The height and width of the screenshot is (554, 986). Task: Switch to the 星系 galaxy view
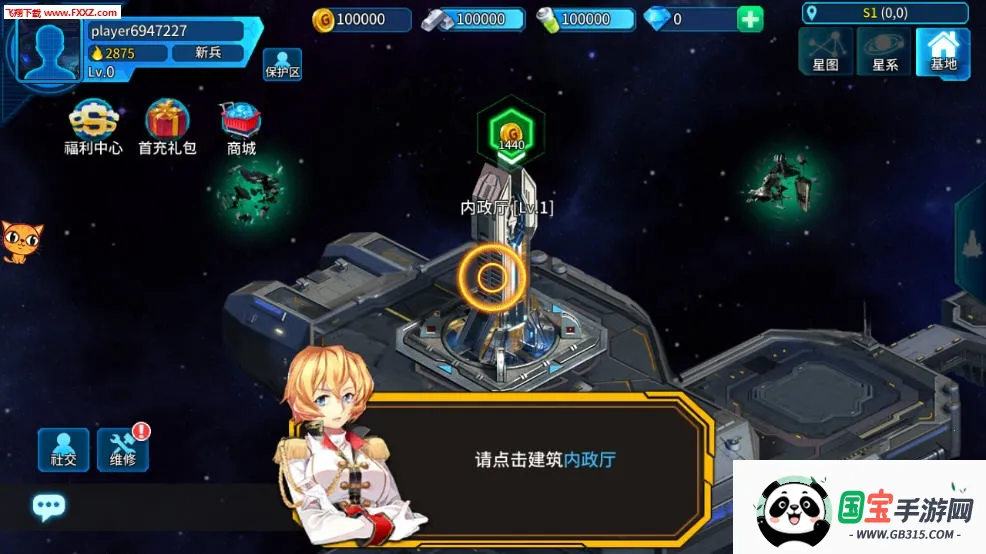pos(884,51)
